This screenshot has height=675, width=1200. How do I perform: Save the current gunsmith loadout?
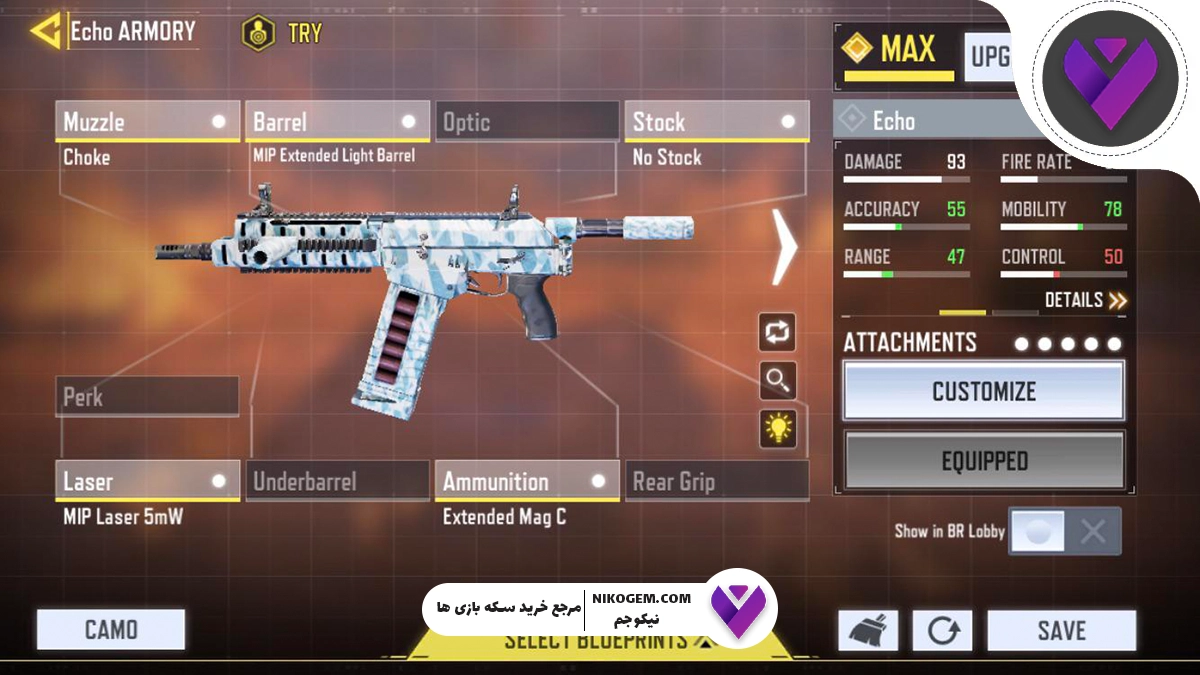point(1061,631)
